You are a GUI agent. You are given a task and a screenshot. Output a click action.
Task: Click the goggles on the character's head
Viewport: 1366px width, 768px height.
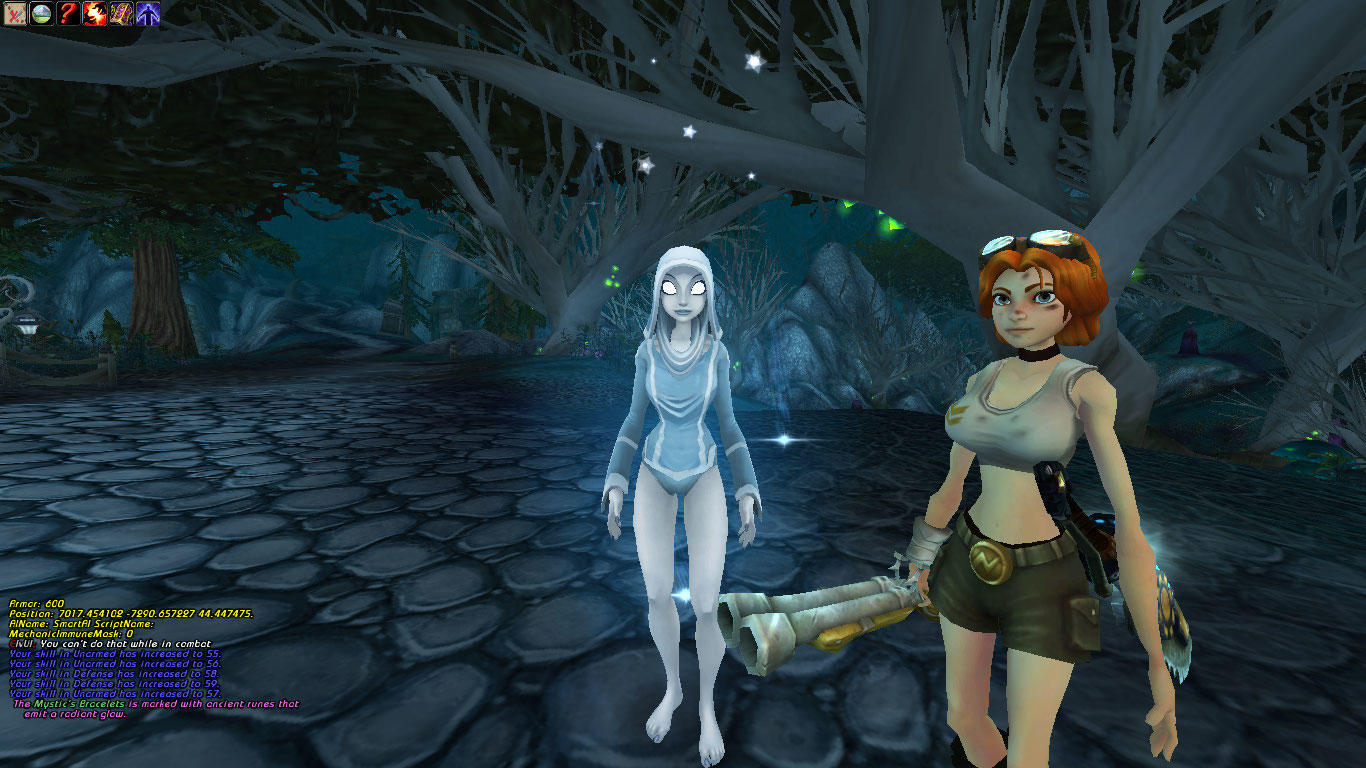point(1028,242)
